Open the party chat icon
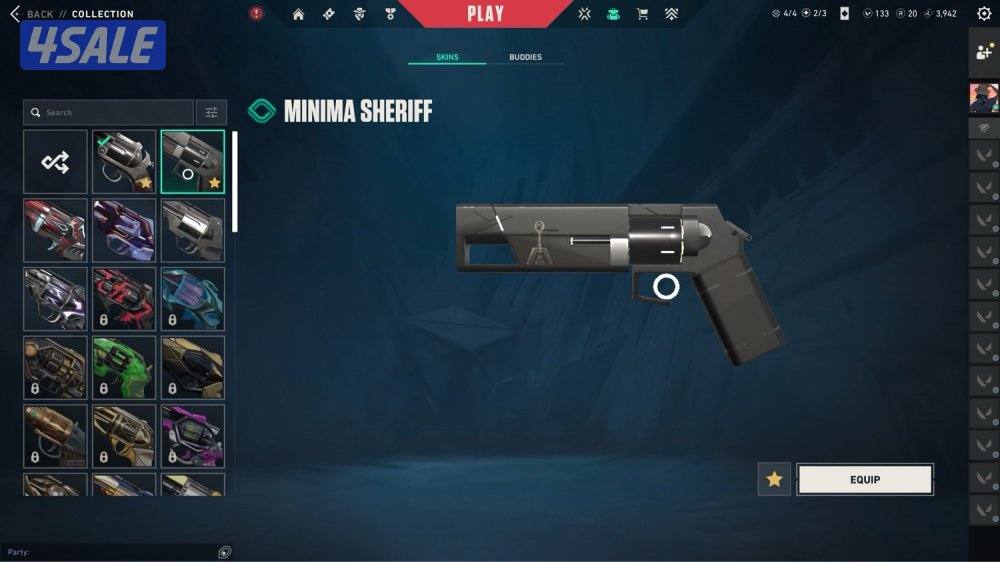This screenshot has height=562, width=1000. pos(225,552)
